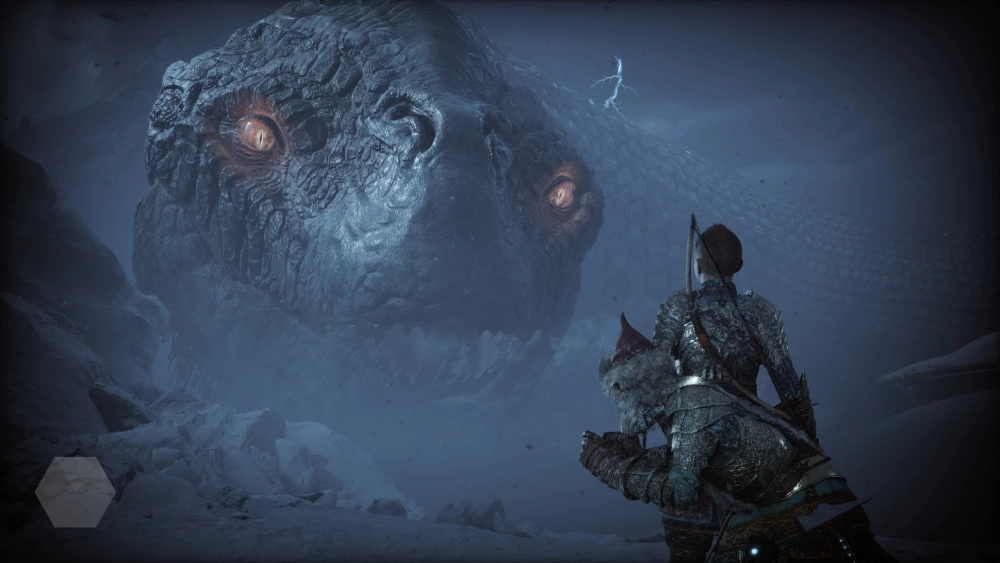Click the hexagon watermark logo overlay
This screenshot has height=563, width=1000.
(75, 491)
